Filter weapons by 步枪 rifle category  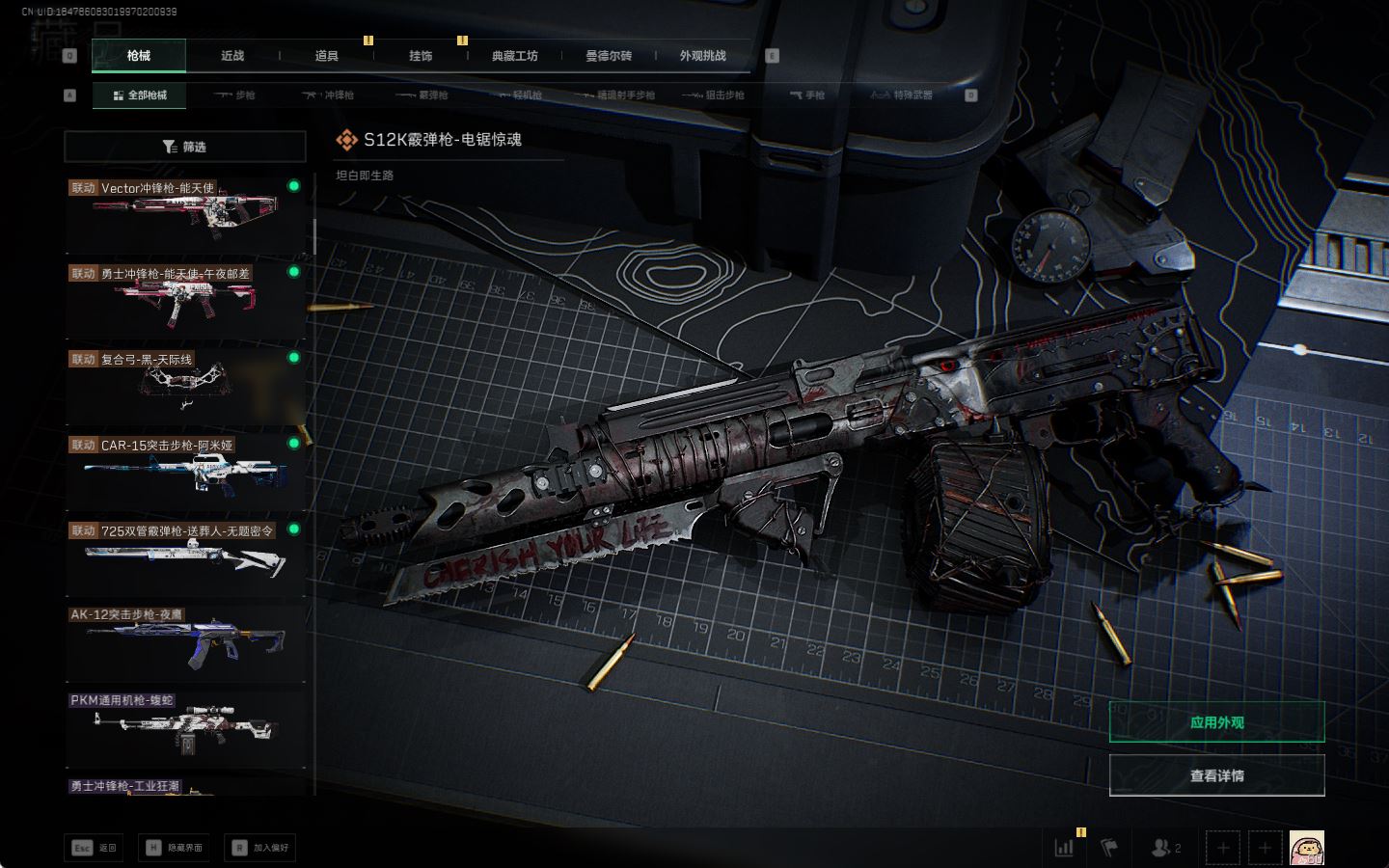point(234,95)
